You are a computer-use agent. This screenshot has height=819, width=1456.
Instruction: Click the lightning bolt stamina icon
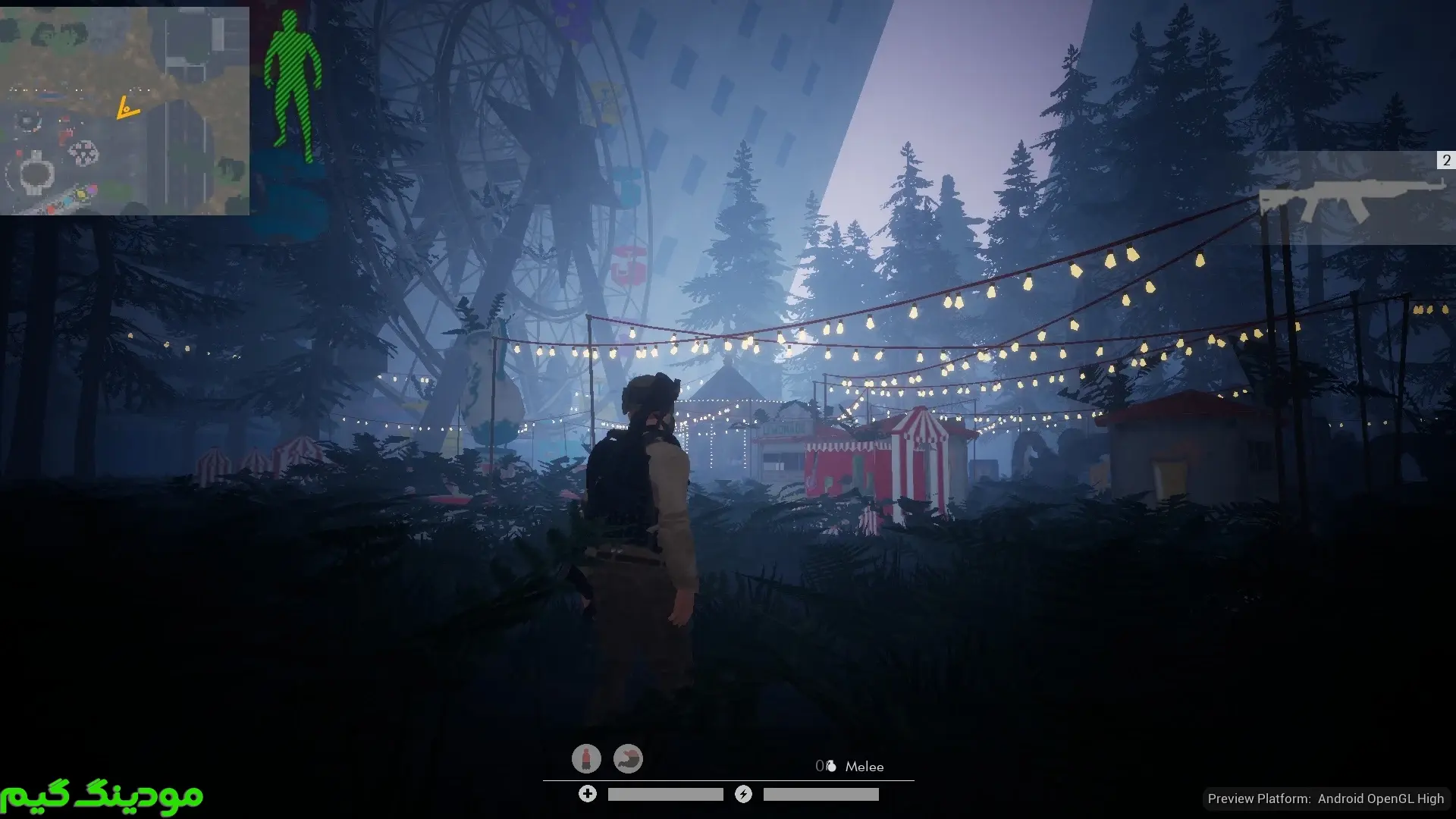point(743,794)
